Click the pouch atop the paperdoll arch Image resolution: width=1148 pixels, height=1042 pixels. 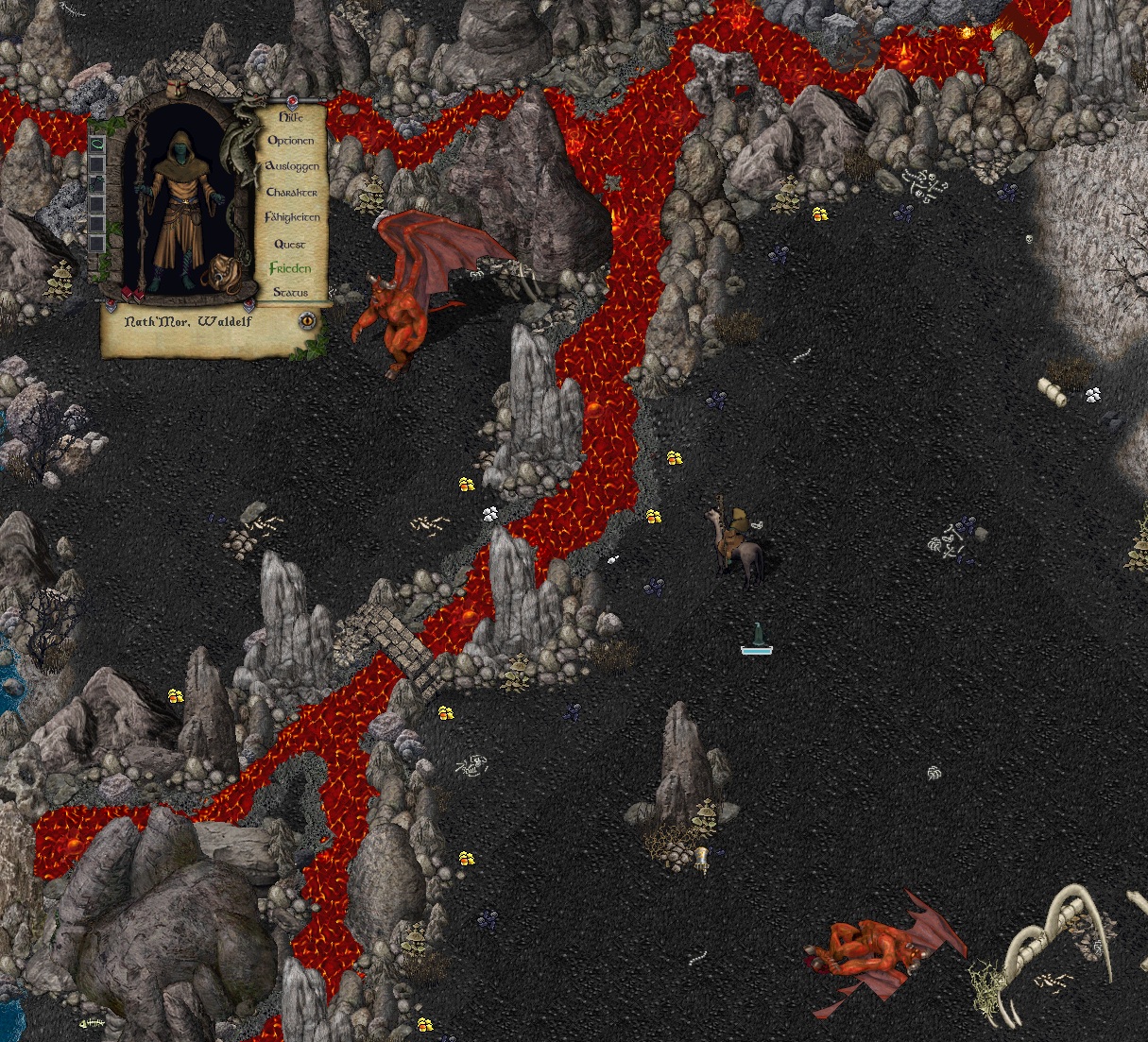[179, 88]
